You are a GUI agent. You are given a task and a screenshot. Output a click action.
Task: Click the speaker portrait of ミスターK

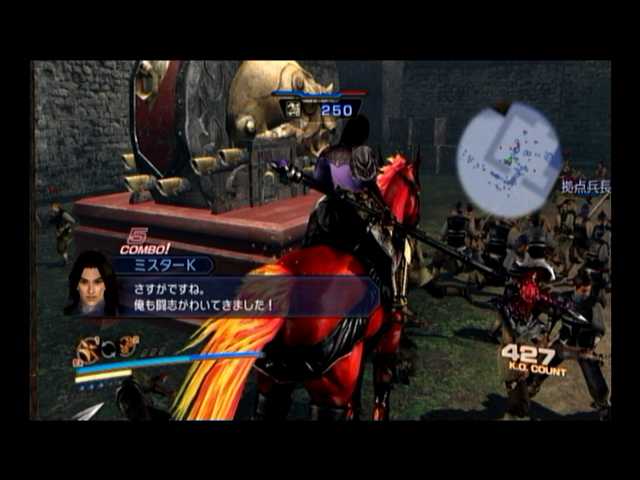tap(90, 284)
